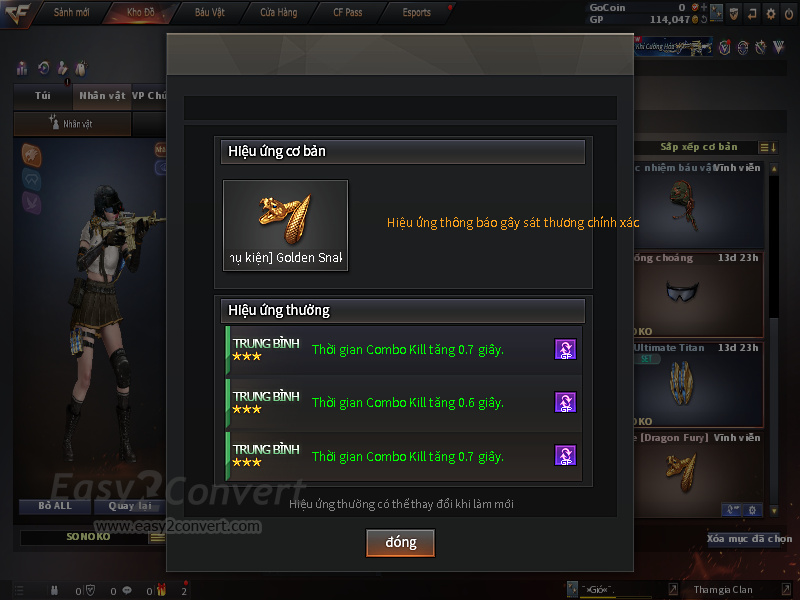Viewport: 800px width, 600px height.
Task: Click the Combo Kill 0.6 giây GP icon
Action: 565,402
